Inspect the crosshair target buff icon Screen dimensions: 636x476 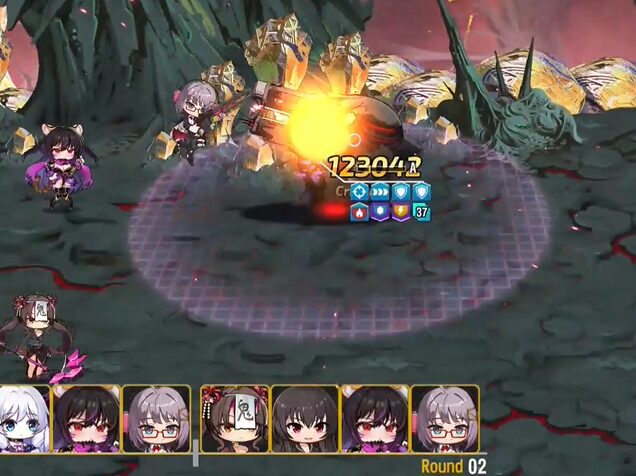tap(359, 192)
